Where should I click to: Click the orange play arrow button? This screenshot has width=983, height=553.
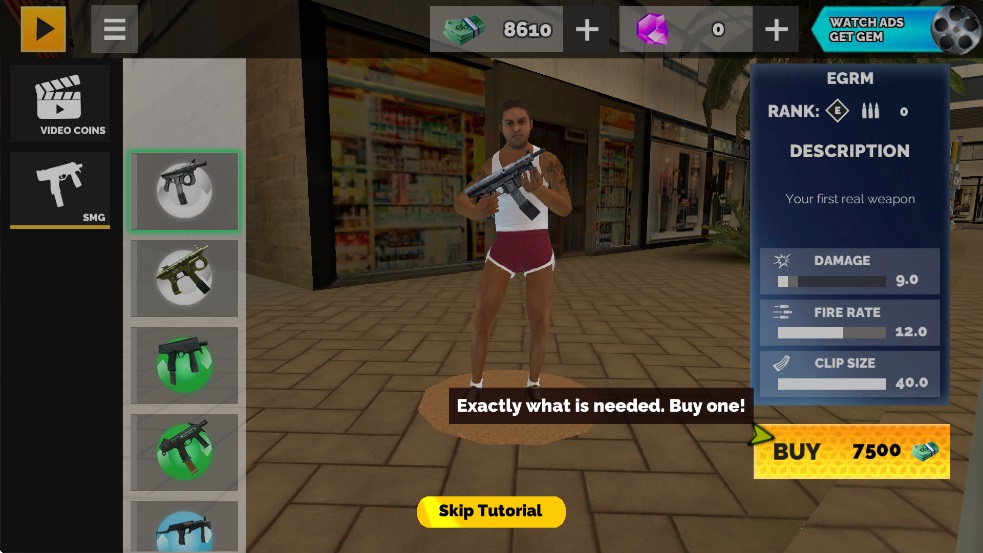[43, 29]
